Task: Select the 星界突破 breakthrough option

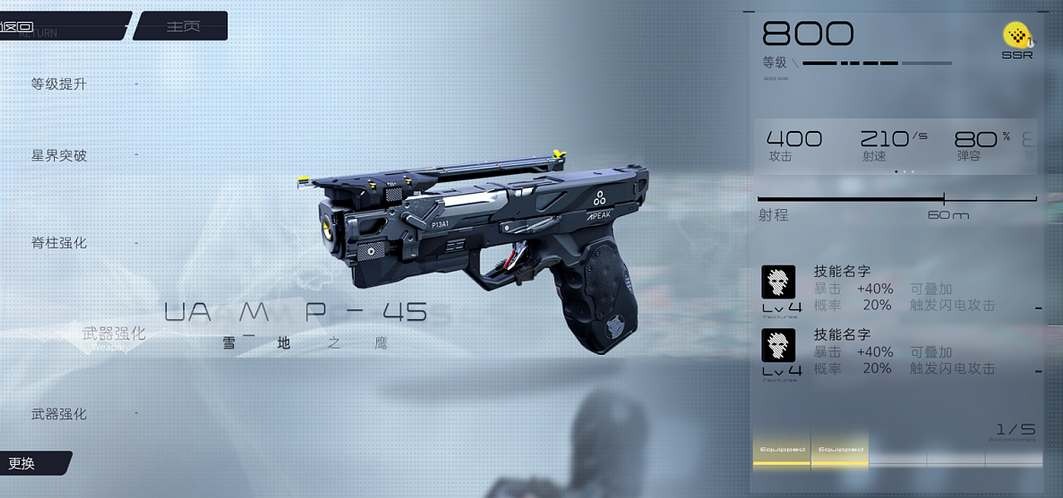Action: tap(59, 156)
